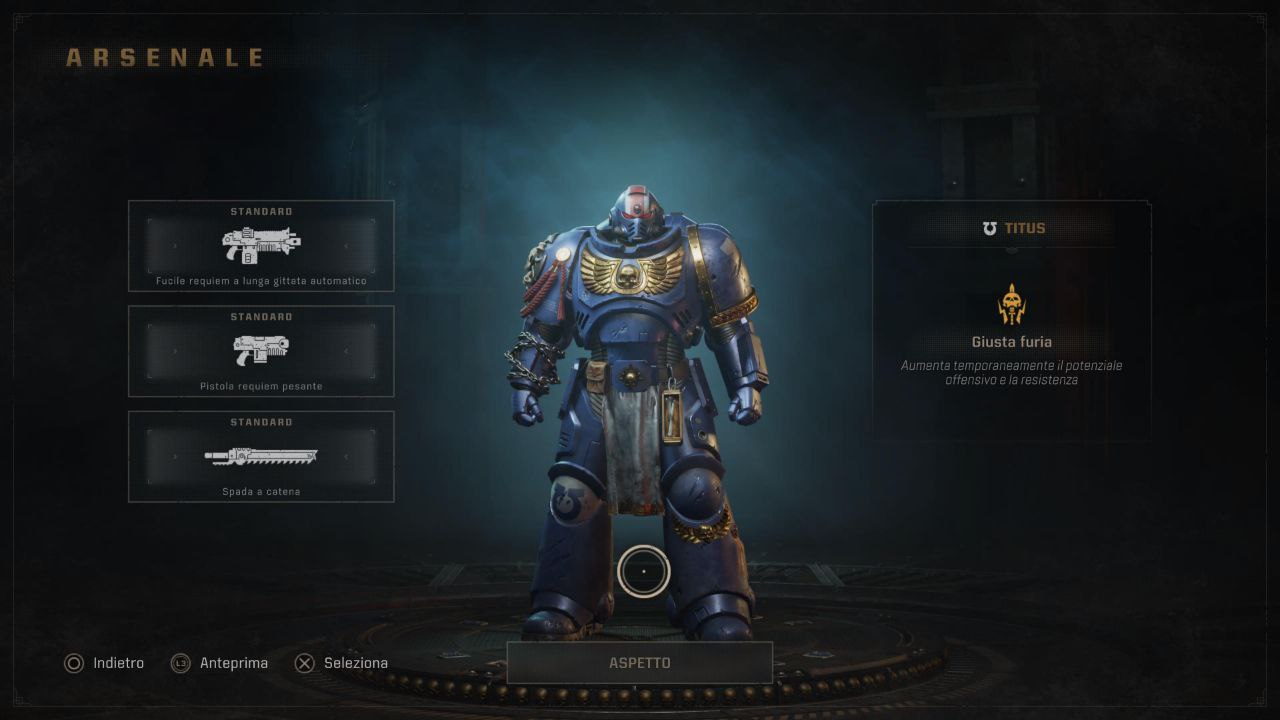
Task: Choose the Pistola requiem pesante slot
Action: pyautogui.click(x=261, y=351)
